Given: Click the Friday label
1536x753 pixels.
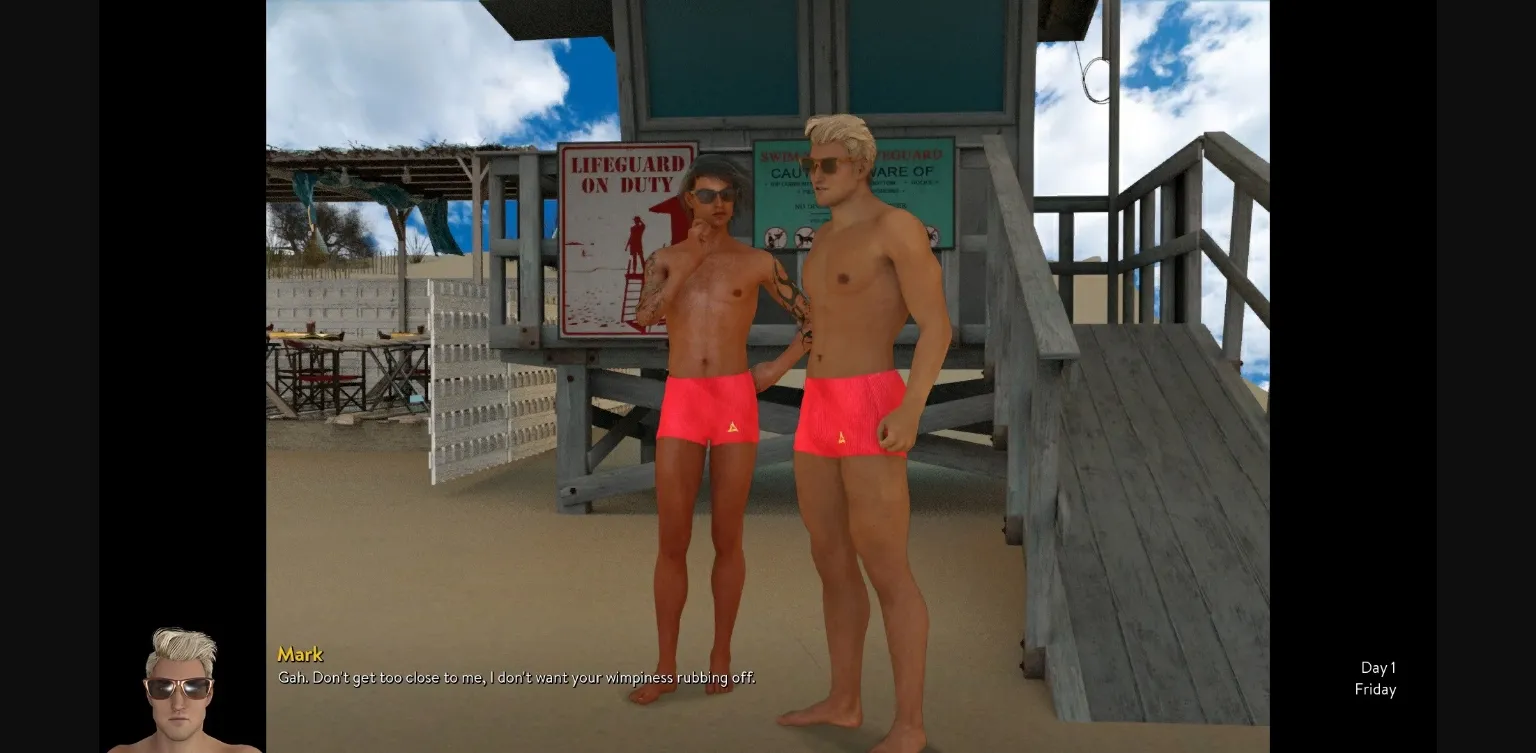Looking at the screenshot, I should pyautogui.click(x=1375, y=689).
